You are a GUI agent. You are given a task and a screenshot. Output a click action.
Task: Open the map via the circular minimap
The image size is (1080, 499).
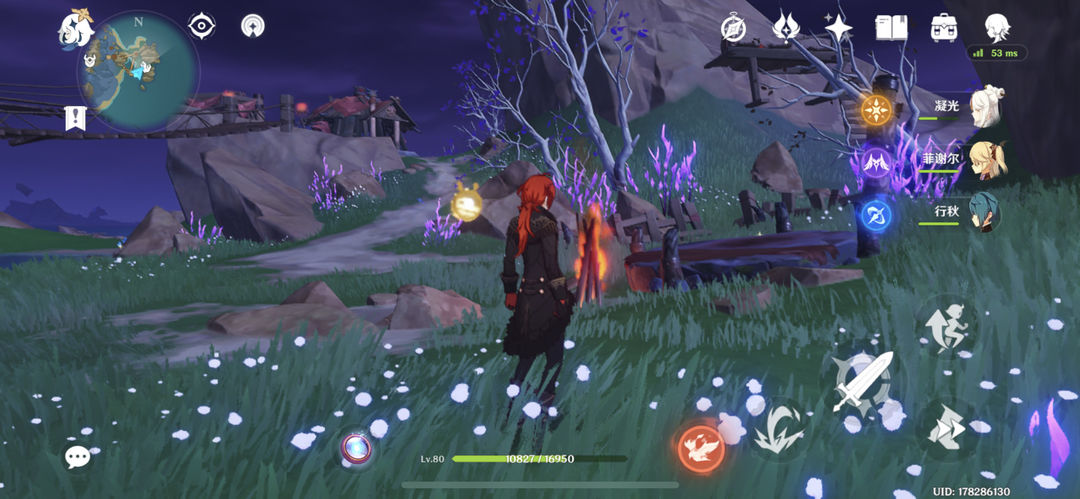tap(138, 70)
